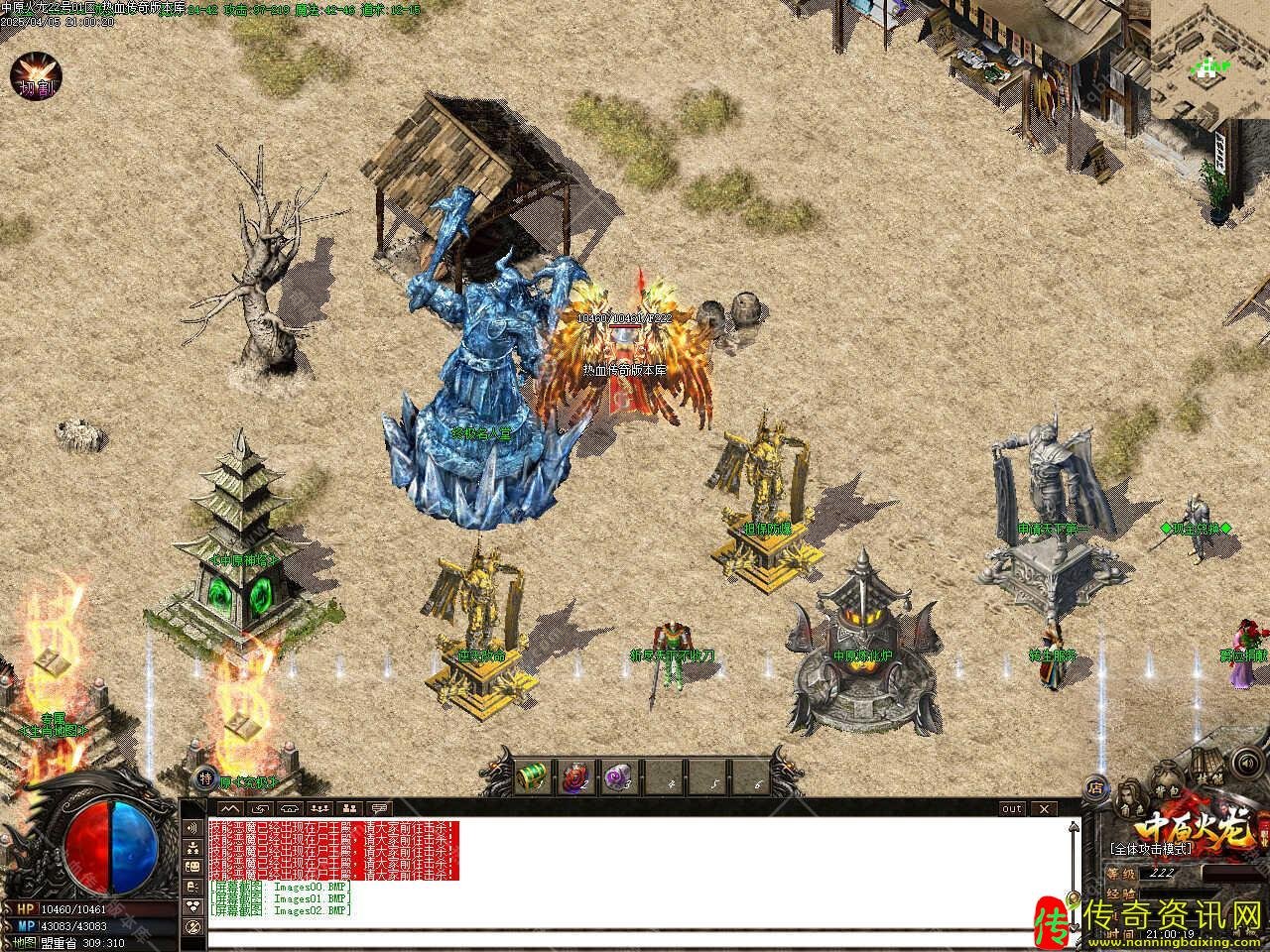Click the speech bubble chat toolbar icon

click(x=379, y=808)
